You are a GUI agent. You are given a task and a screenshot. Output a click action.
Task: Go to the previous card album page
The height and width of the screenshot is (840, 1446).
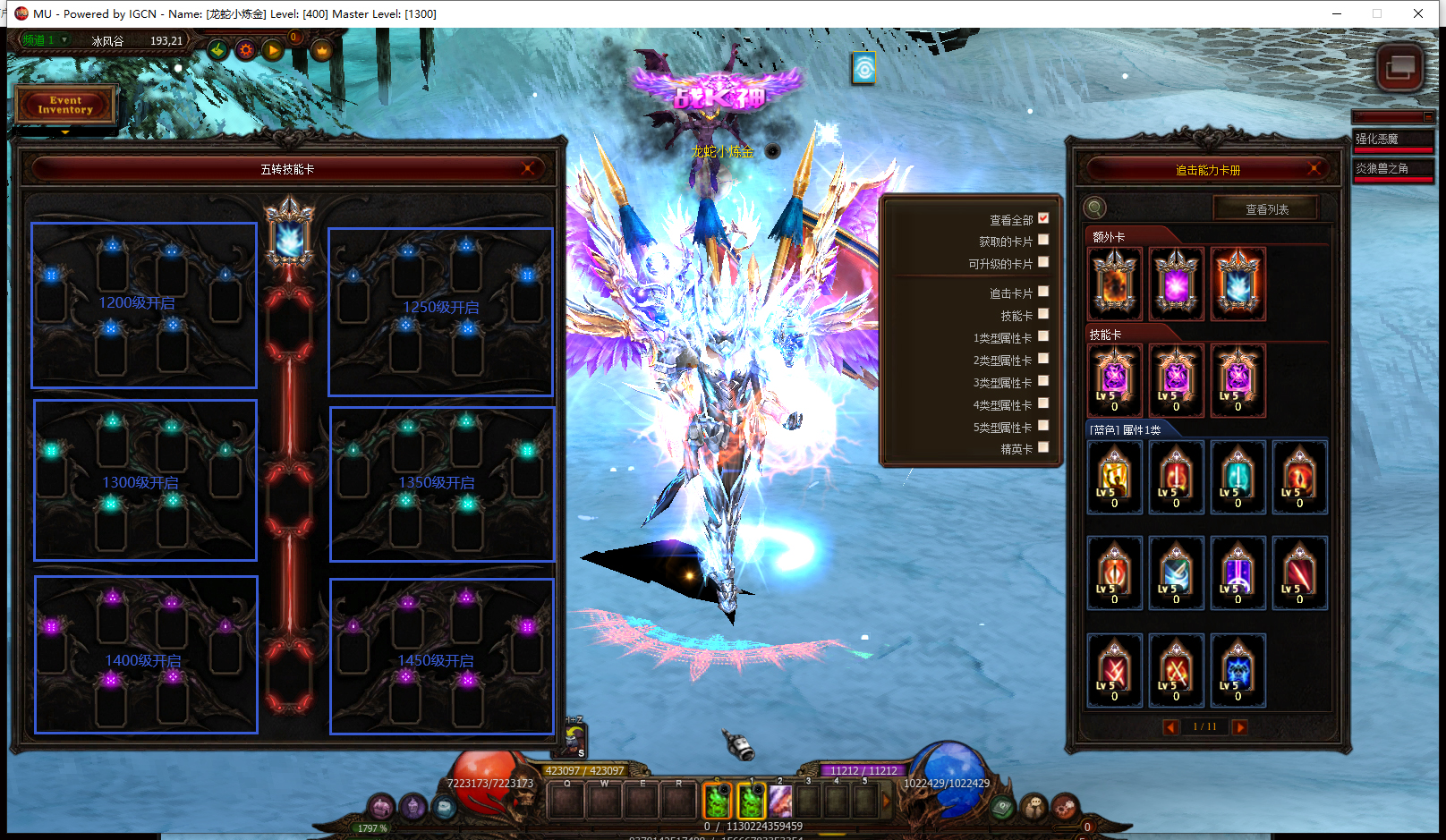[1170, 727]
